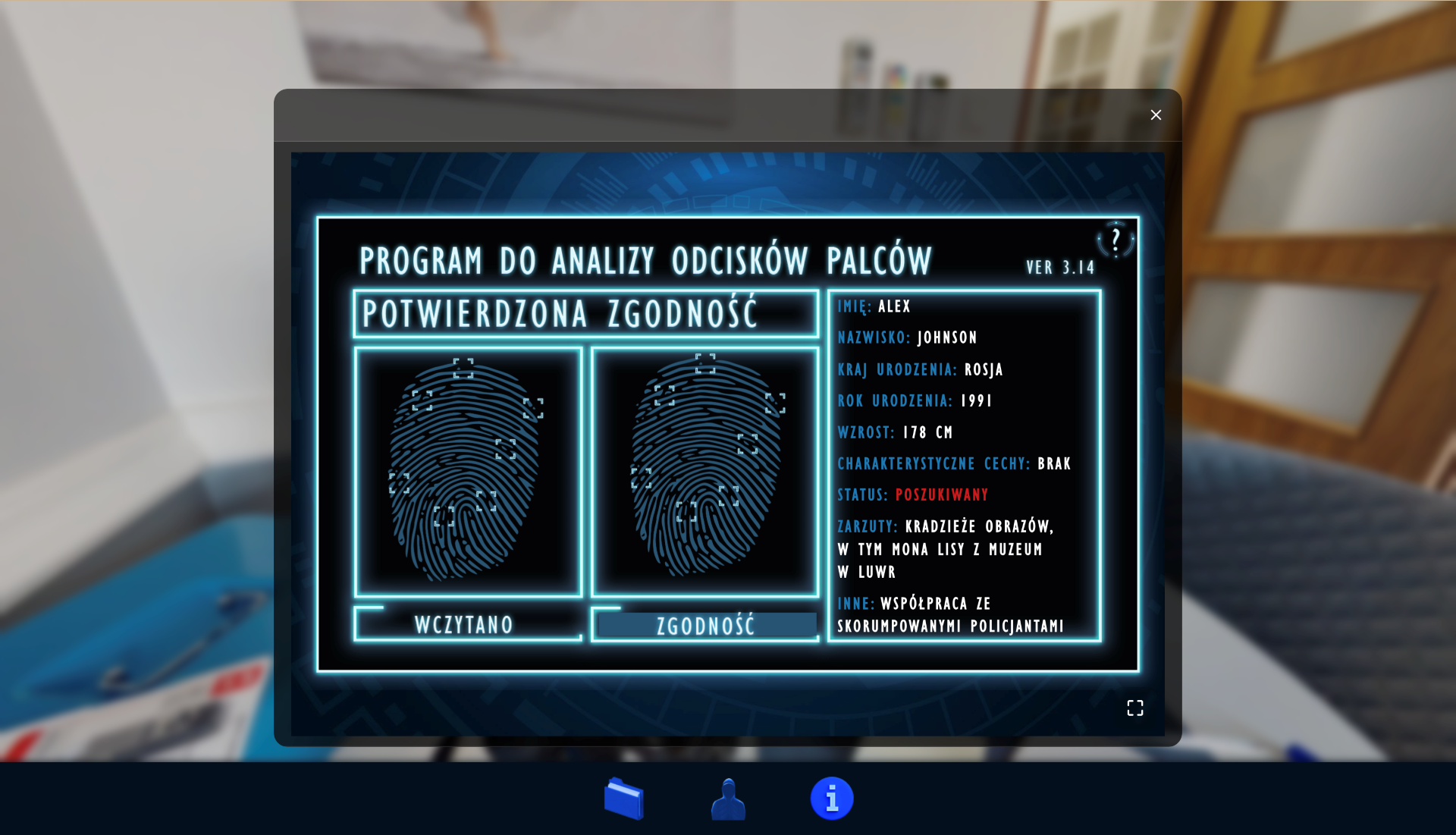Open the blue folder icon

[624, 799]
